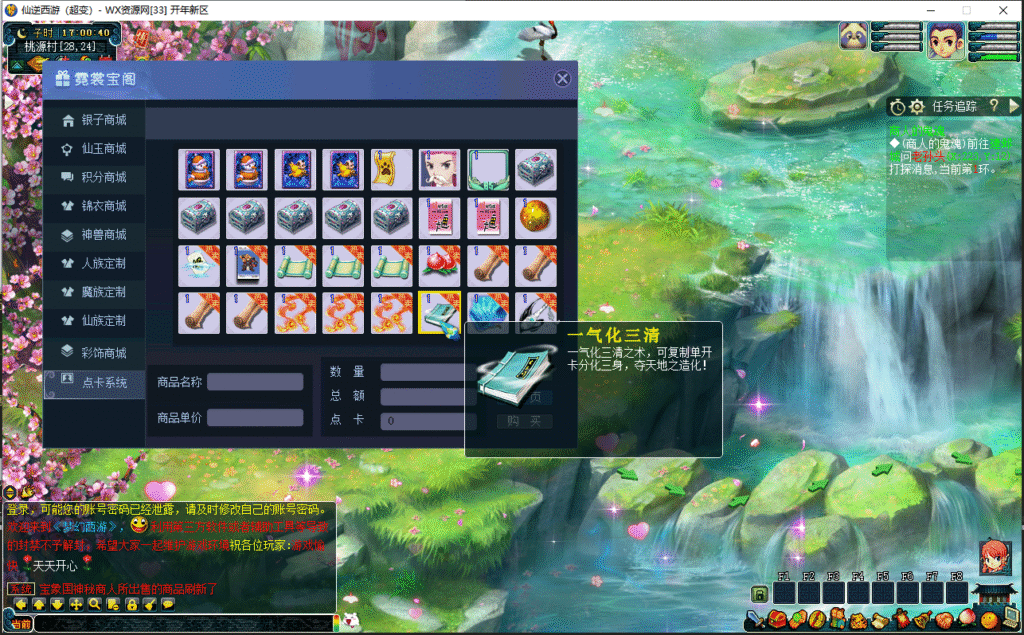This screenshot has width=1024, height=635.
Task: Close the game window
Action: click(1003, 10)
